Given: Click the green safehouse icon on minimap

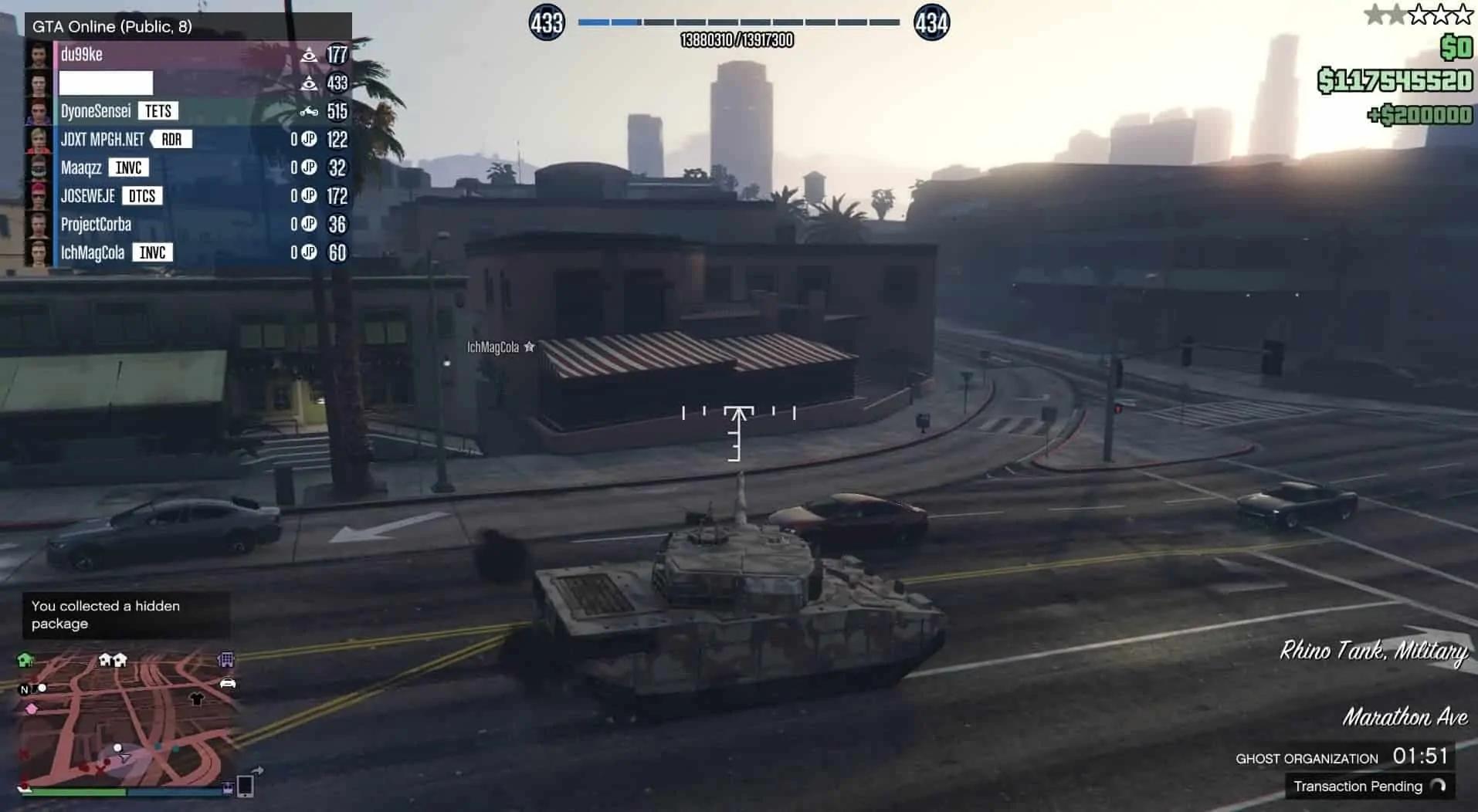Looking at the screenshot, I should point(25,660).
